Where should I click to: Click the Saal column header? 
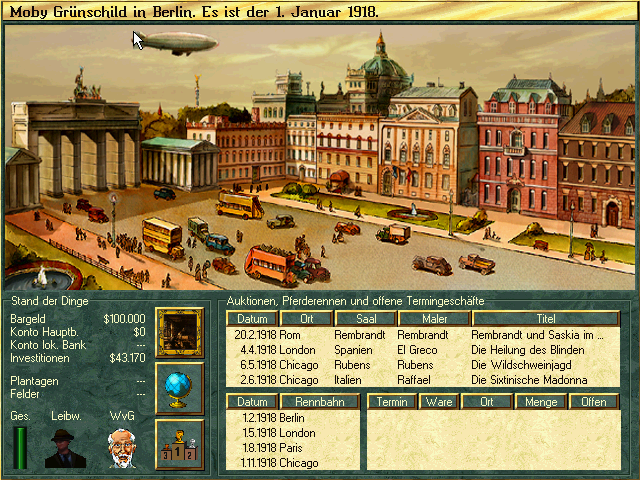point(363,319)
